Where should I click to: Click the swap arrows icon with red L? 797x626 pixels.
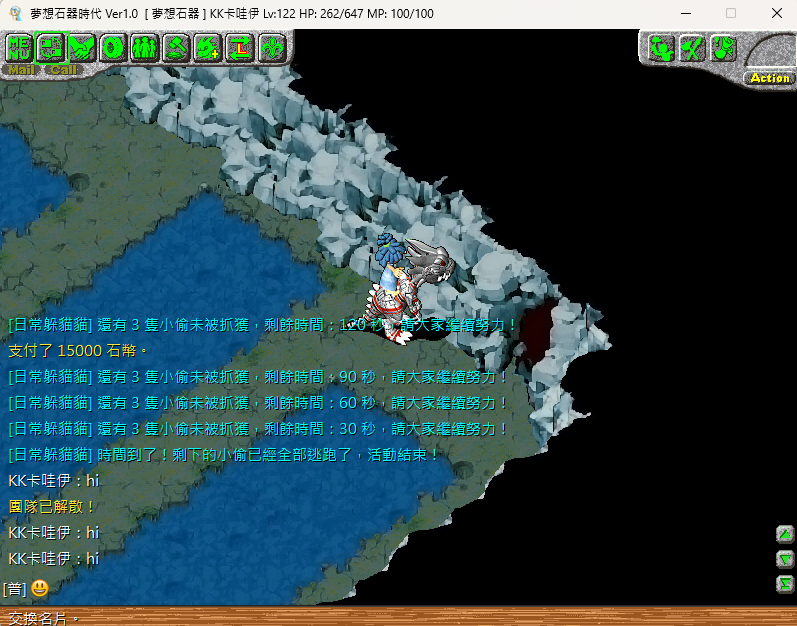point(240,47)
